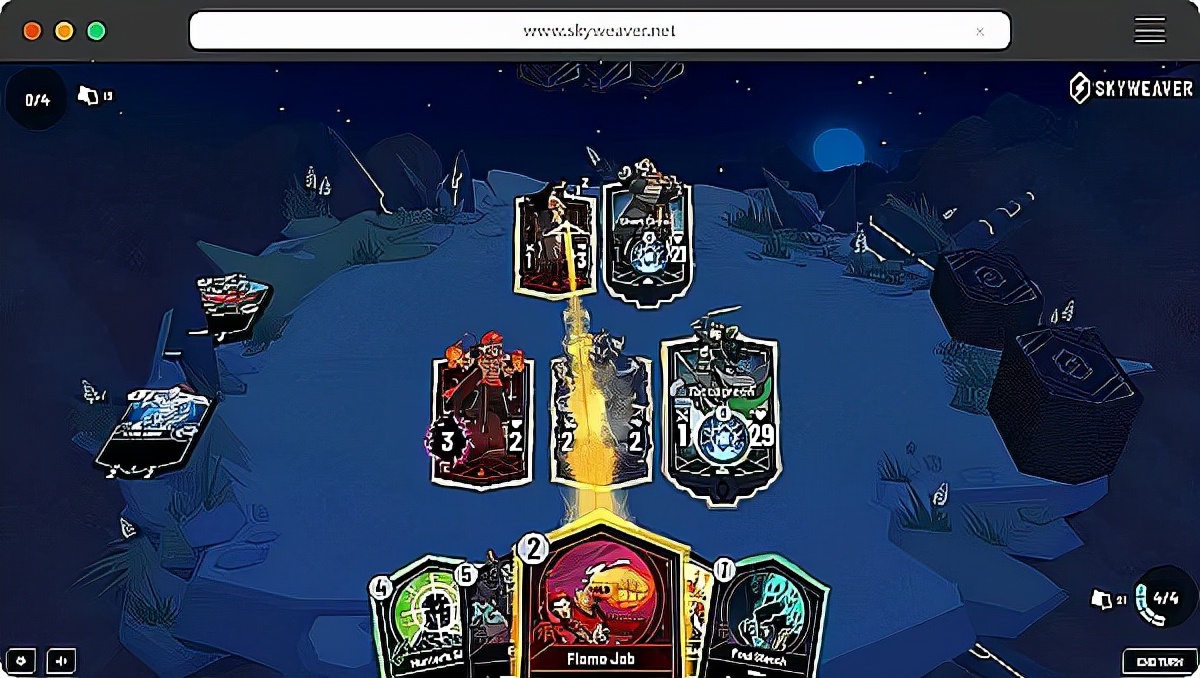Open the browser hamburger menu
This screenshot has height=678, width=1200.
tap(1149, 31)
